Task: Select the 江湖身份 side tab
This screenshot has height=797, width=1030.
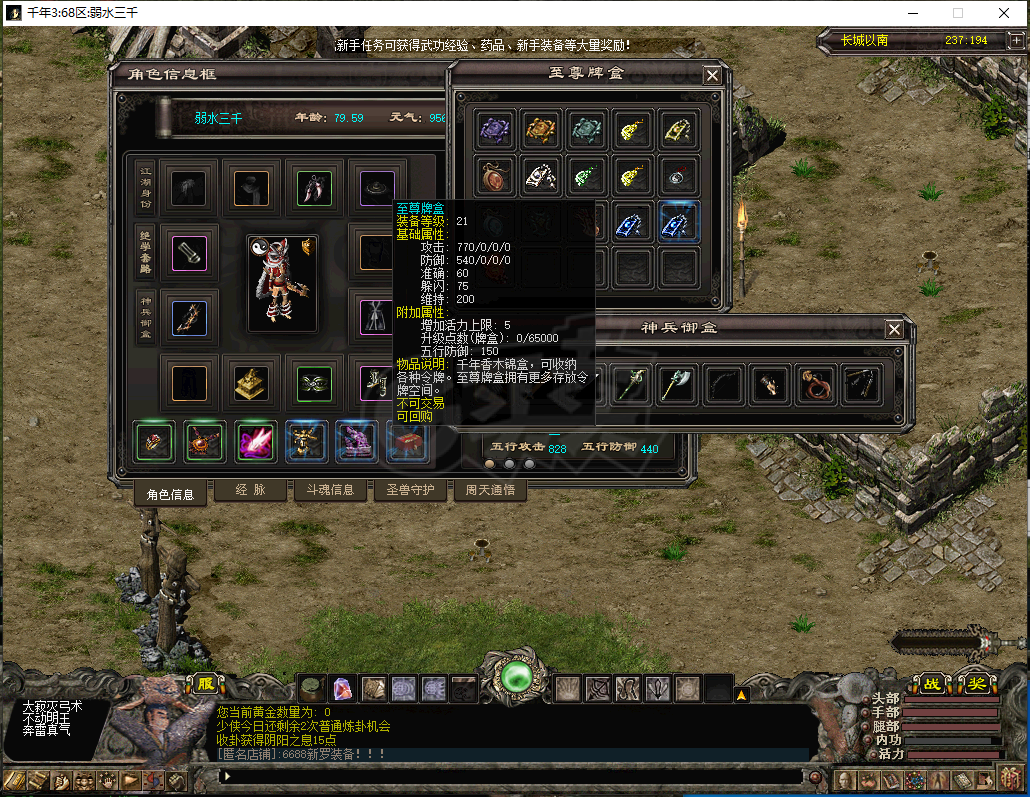Action: click(x=144, y=186)
